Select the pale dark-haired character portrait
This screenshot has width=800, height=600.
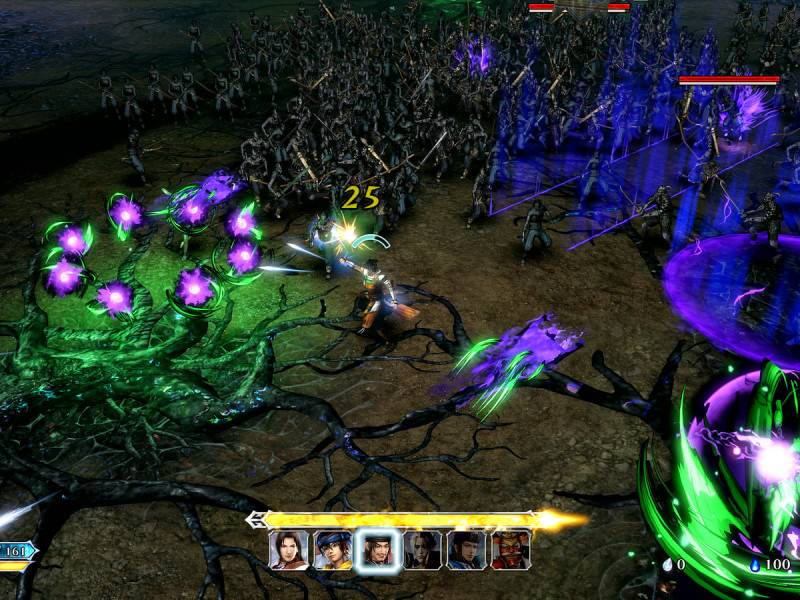tap(422, 550)
